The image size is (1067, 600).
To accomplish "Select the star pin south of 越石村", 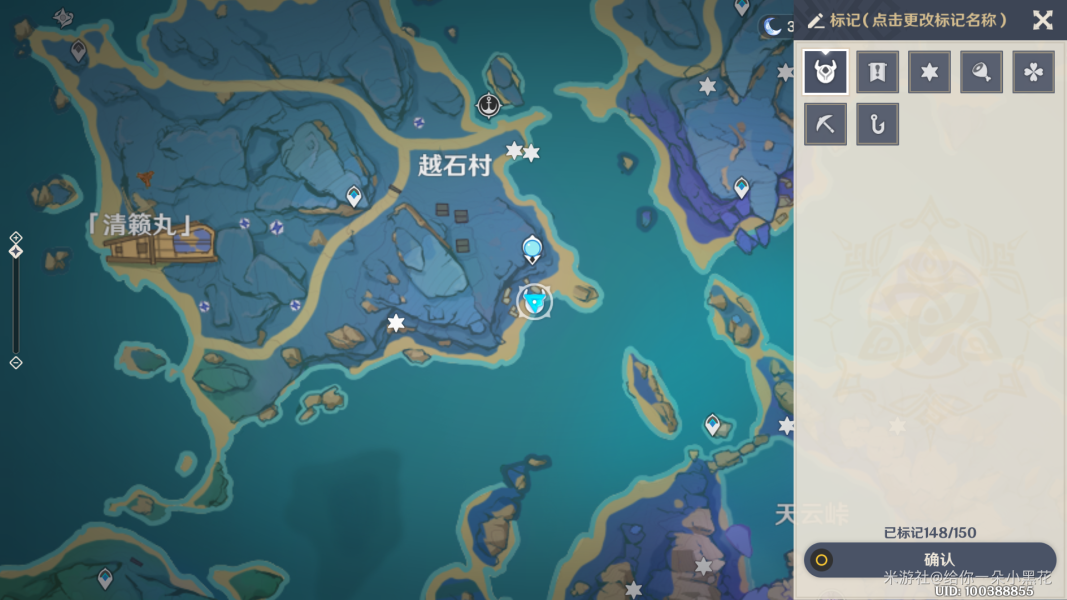I will [x=396, y=322].
